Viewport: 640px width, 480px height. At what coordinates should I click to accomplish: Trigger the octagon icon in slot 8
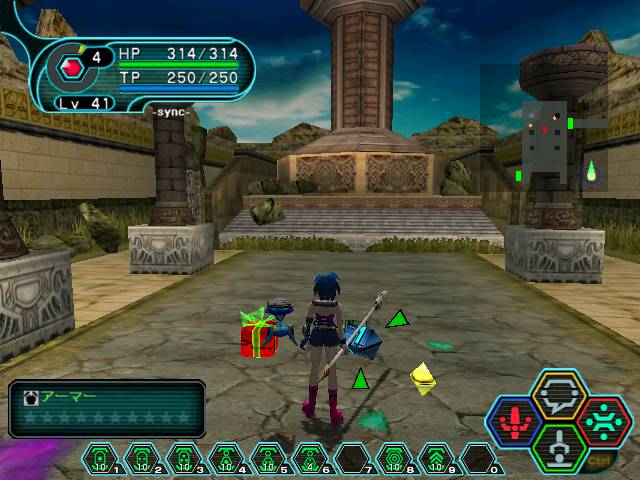point(394,459)
